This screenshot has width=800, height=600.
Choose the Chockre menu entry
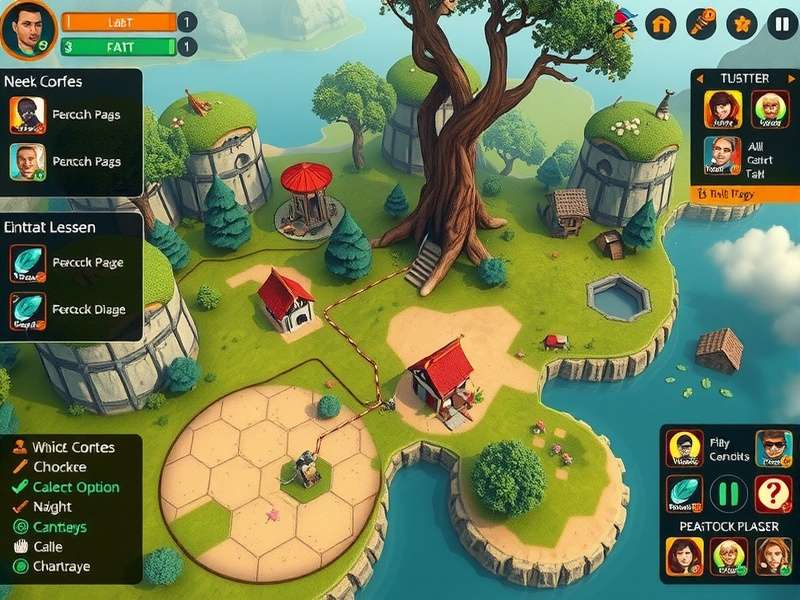[x=60, y=467]
